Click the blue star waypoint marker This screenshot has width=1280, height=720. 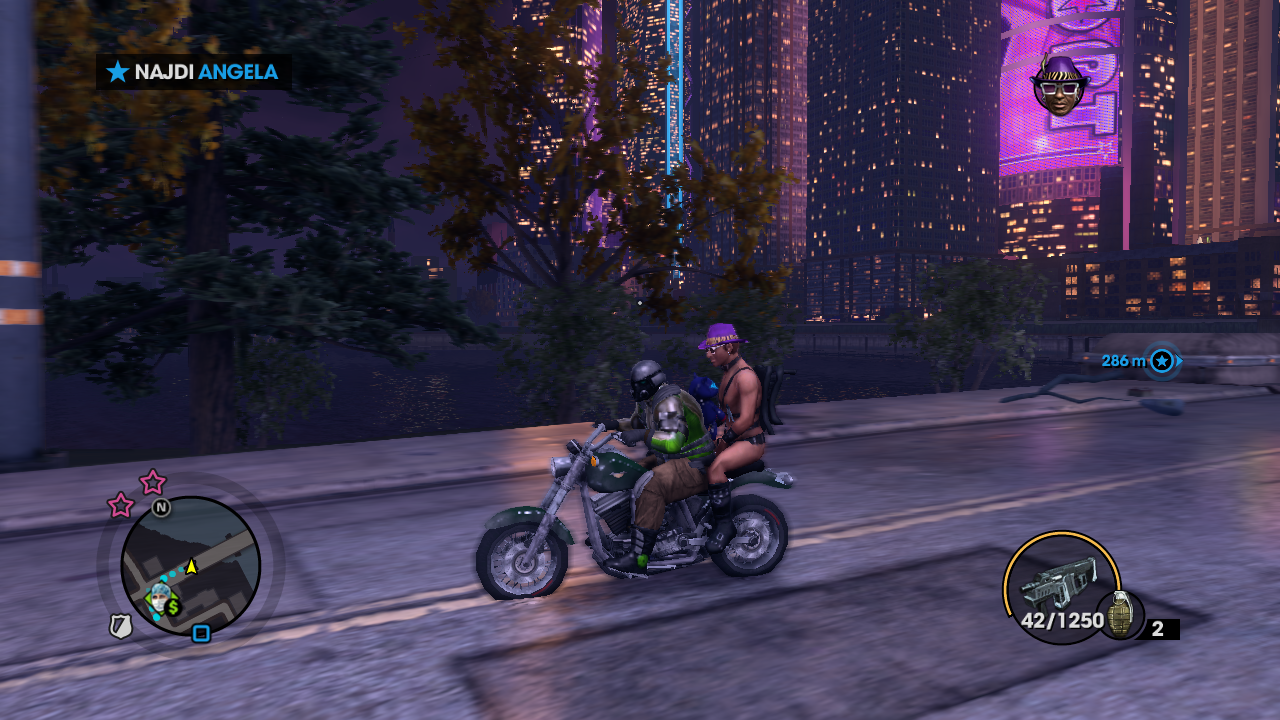1161,360
